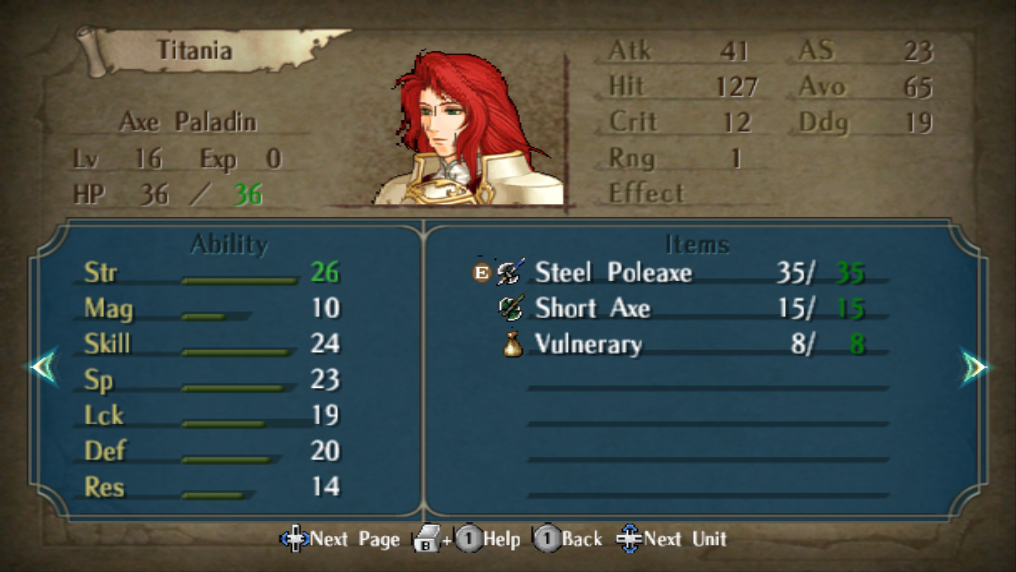
Task: Select the Steel Poleaxe item row
Action: [x=613, y=272]
